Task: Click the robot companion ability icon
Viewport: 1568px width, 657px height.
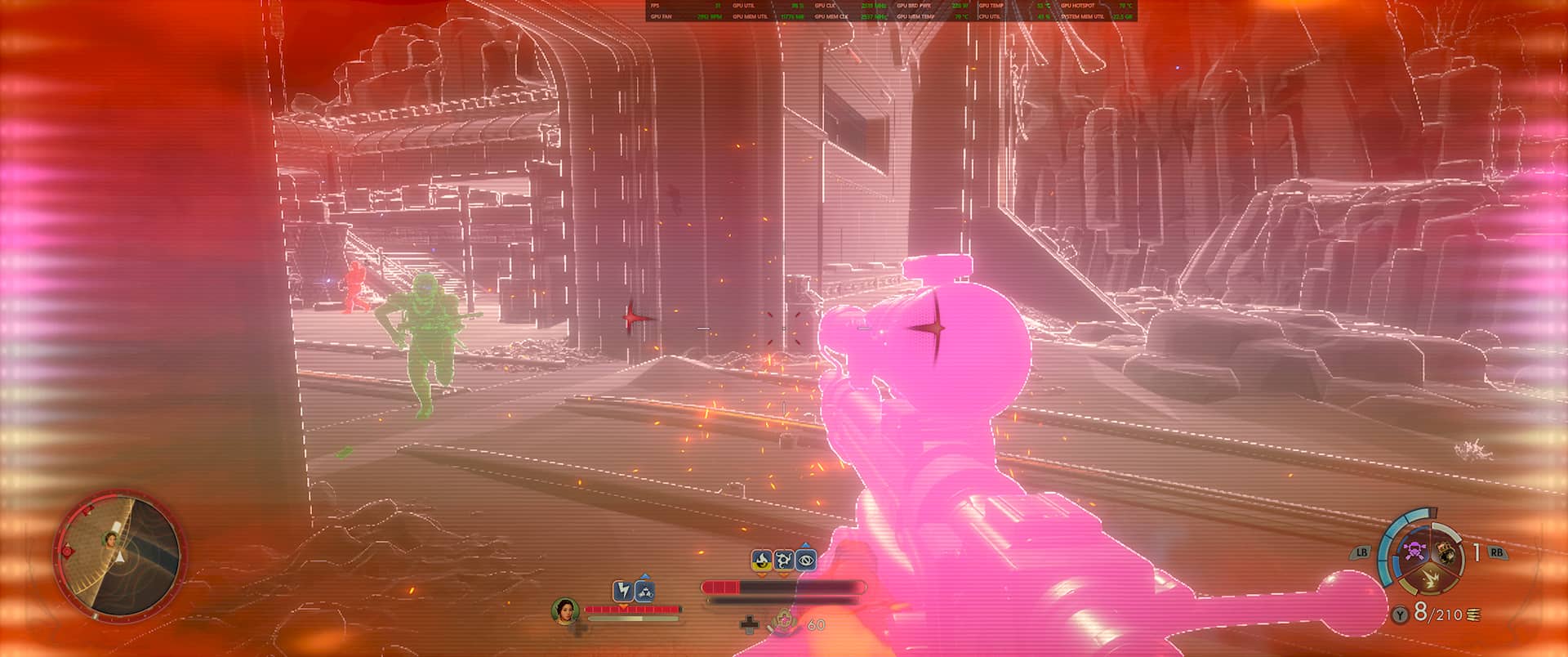Action: (x=644, y=592)
